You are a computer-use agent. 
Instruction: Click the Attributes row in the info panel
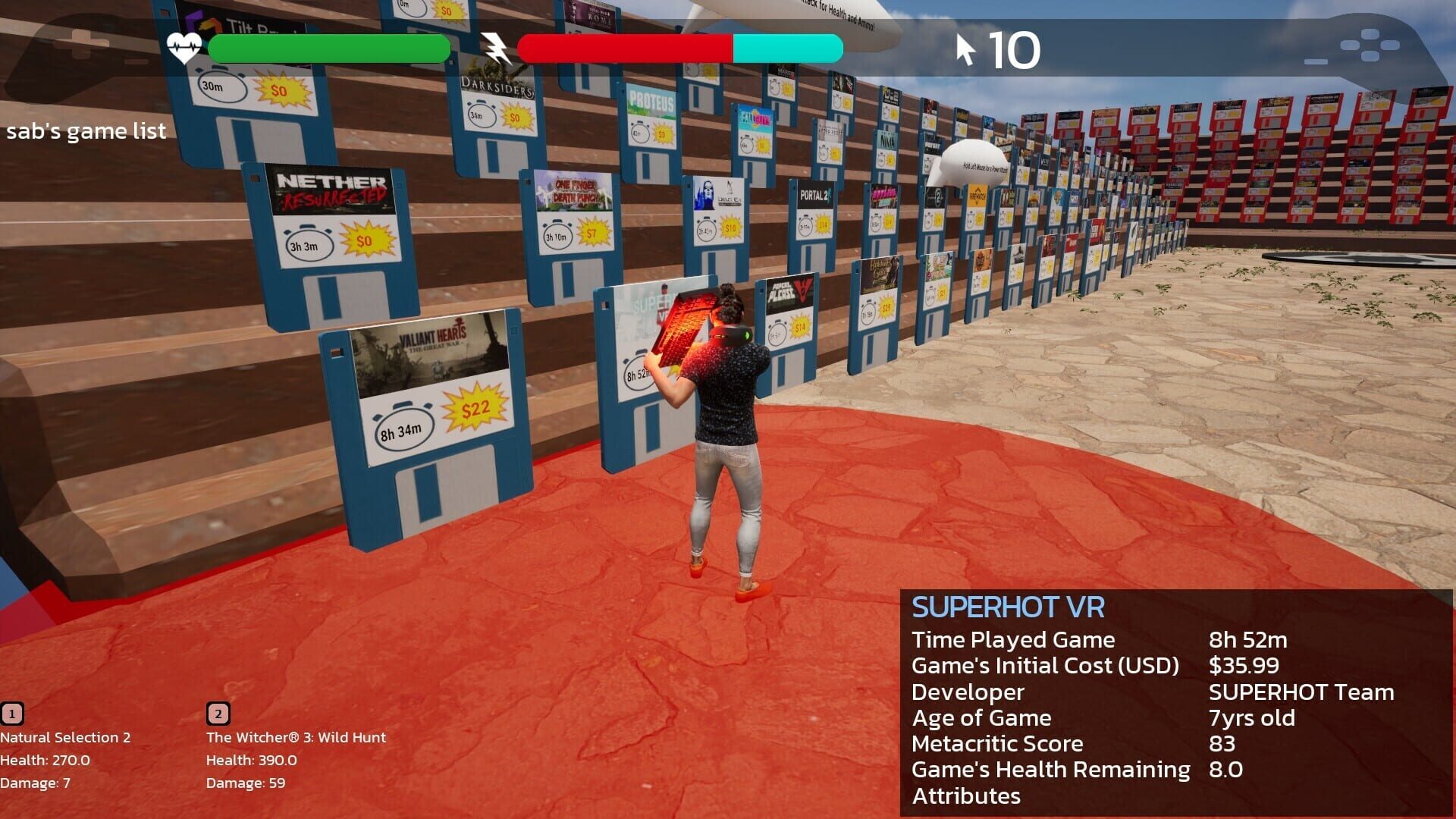(965, 796)
